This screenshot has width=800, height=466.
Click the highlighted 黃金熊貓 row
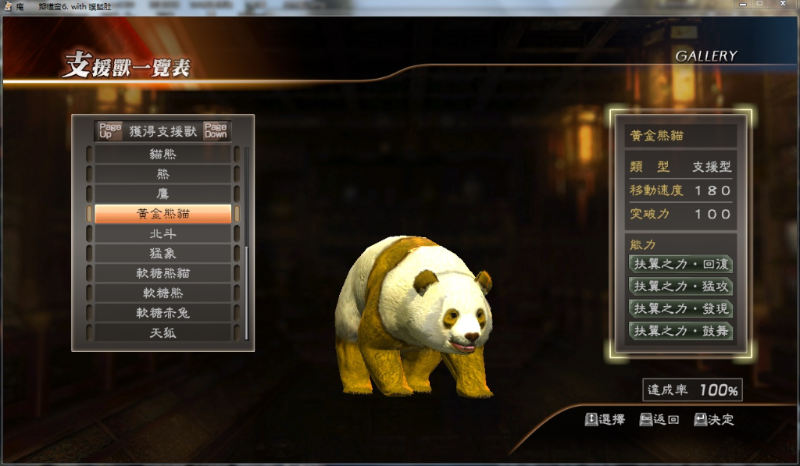coord(163,214)
